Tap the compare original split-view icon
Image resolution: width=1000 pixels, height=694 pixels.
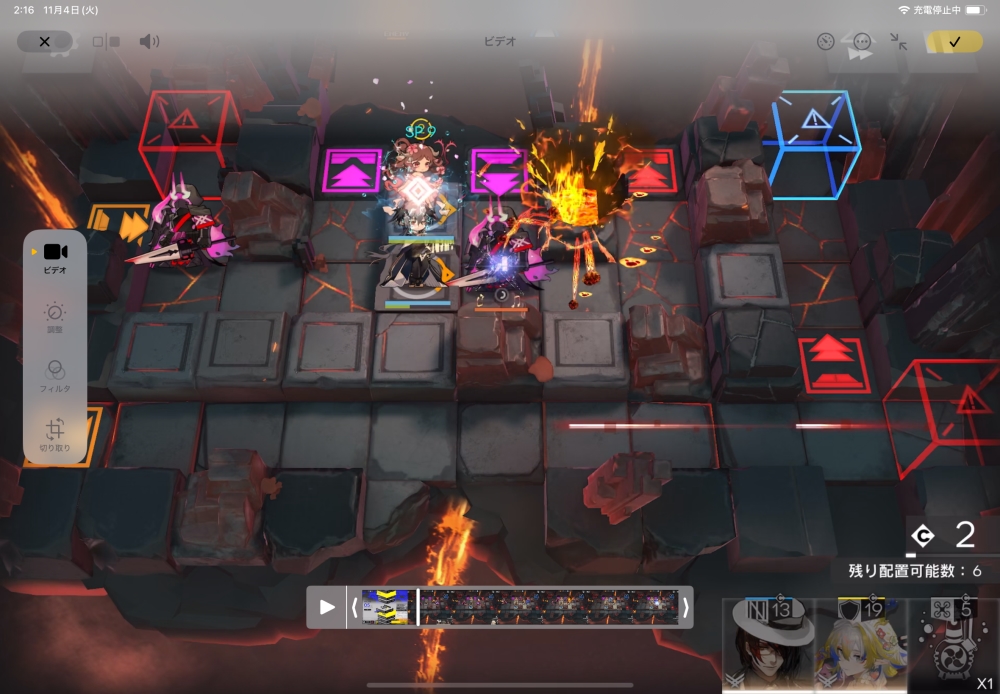coord(106,42)
